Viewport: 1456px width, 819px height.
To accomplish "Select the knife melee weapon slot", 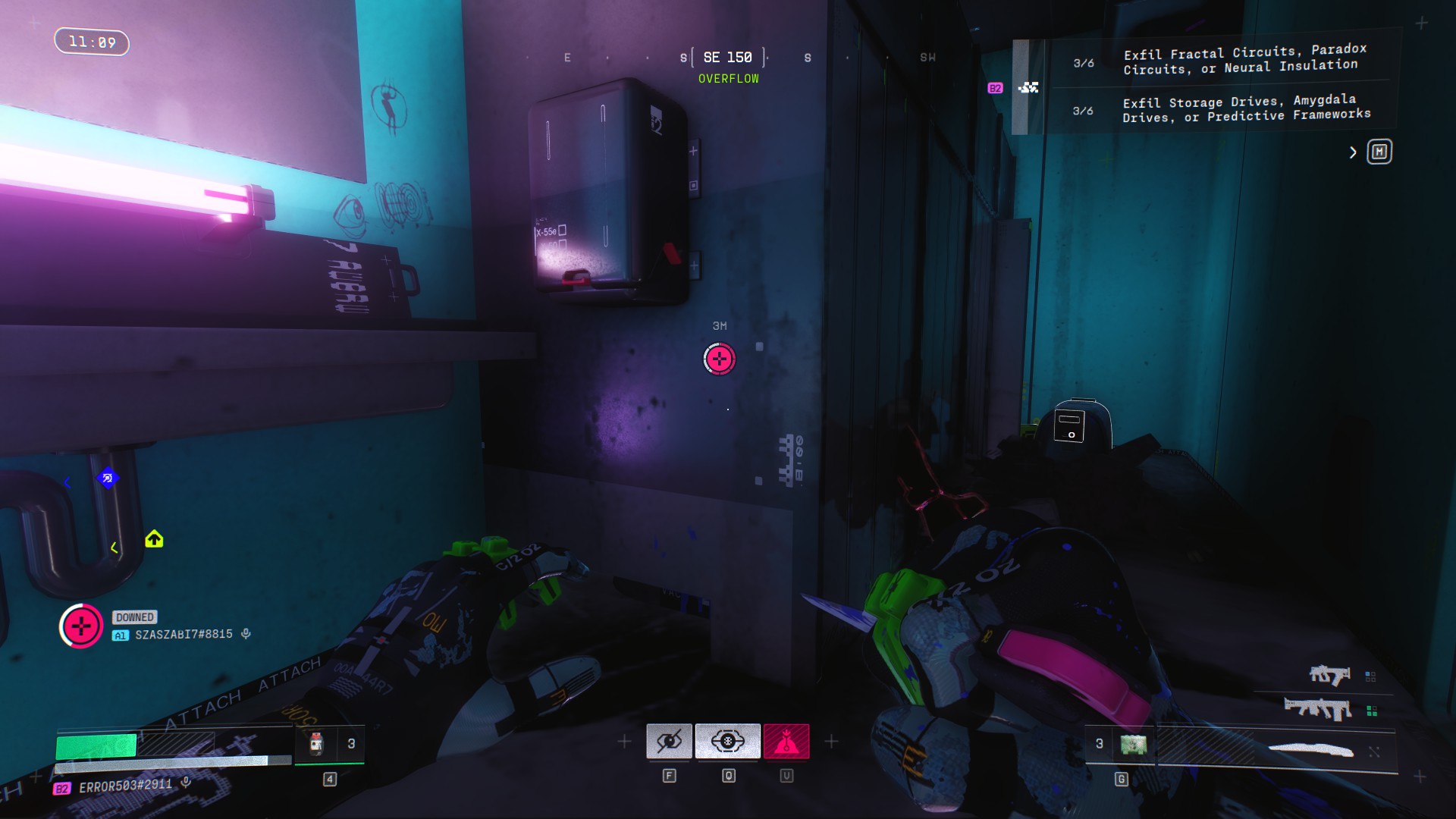I will coord(1310,750).
